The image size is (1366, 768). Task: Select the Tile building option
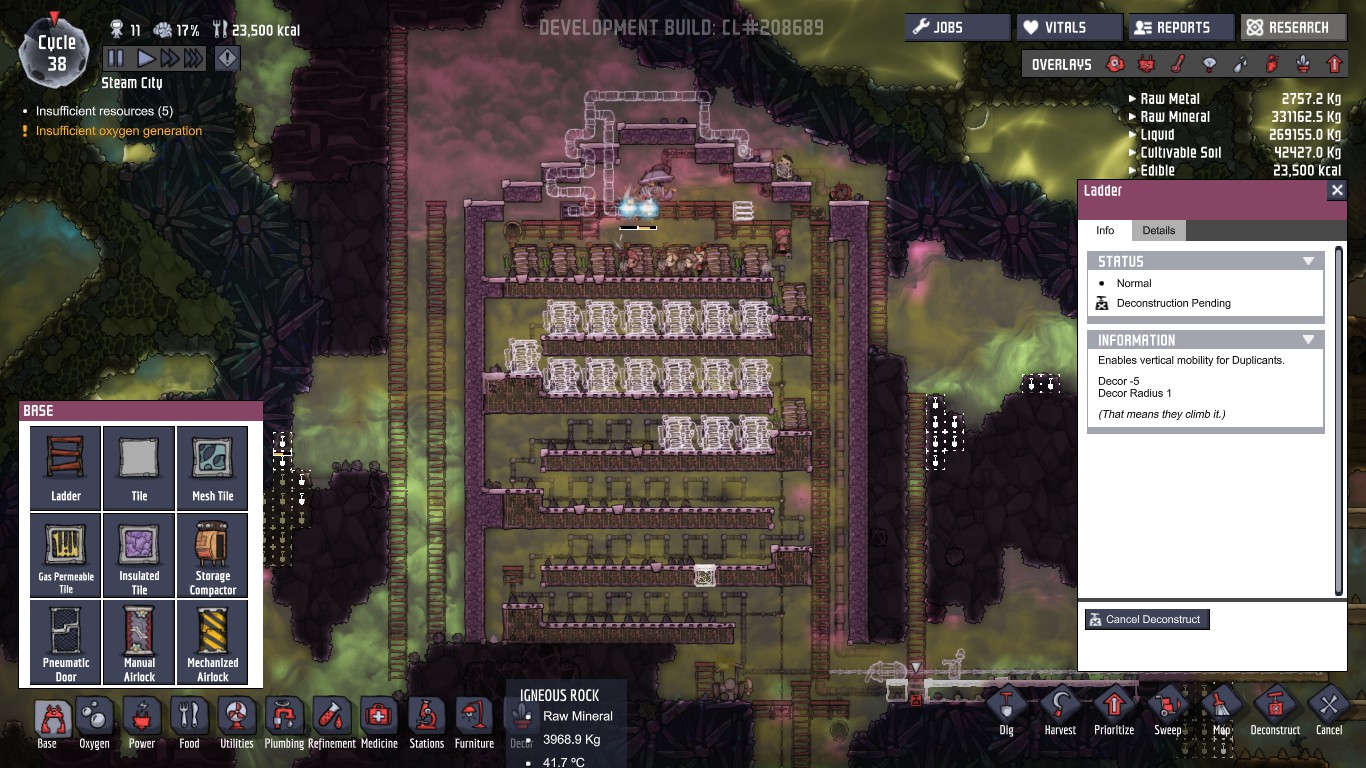139,467
